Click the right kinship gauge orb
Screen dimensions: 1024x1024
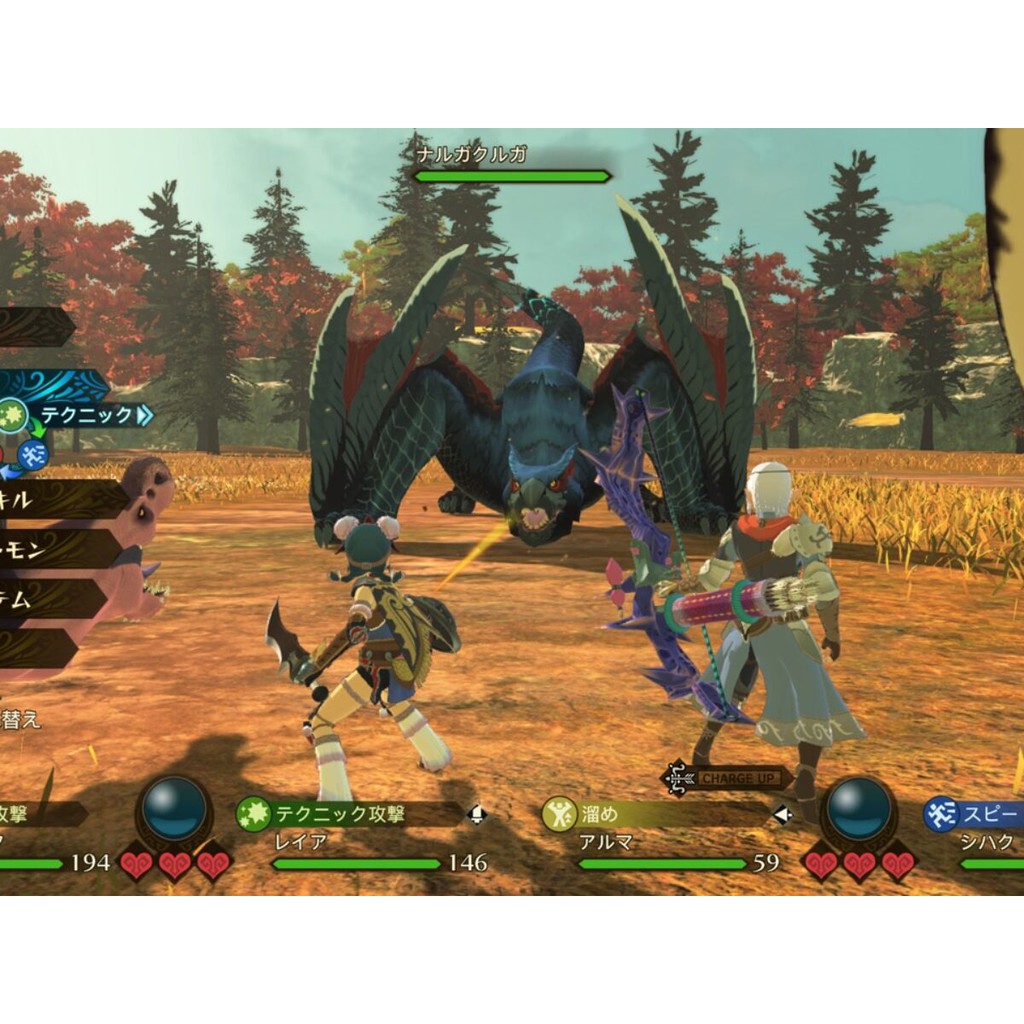(x=859, y=808)
